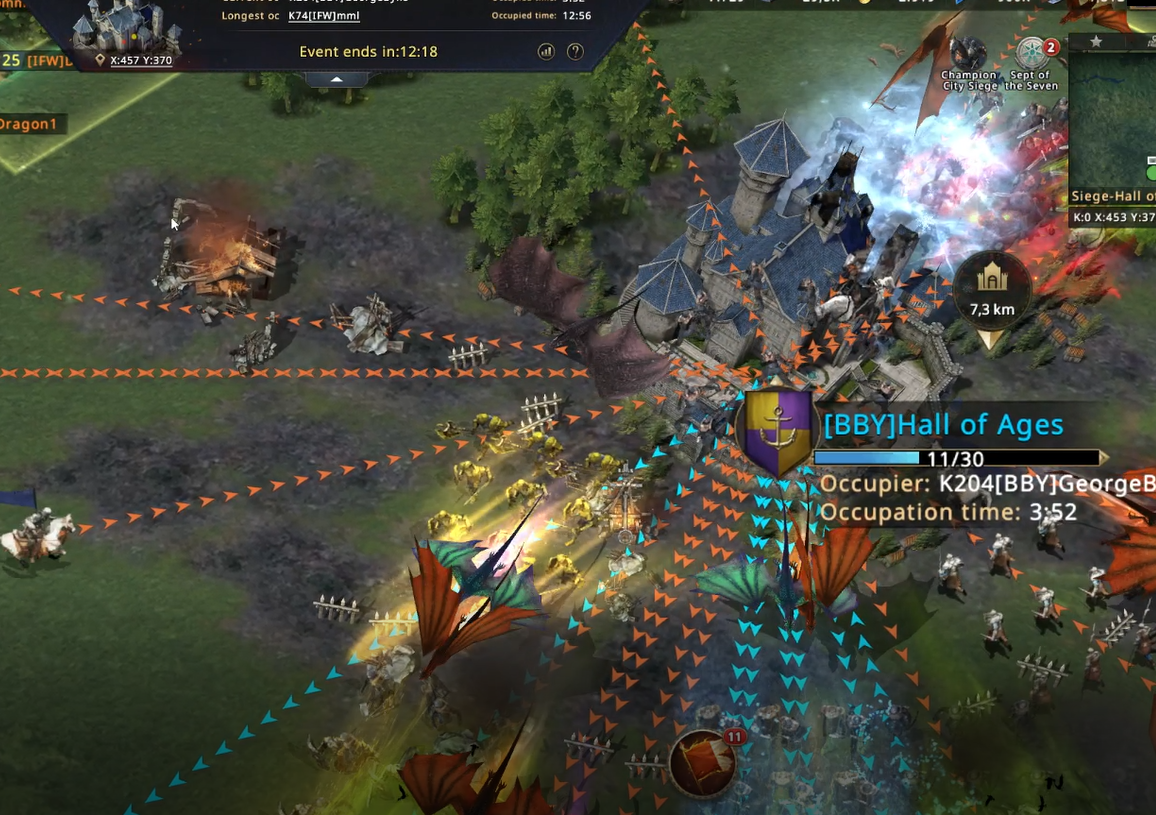Open the red war flag rally icon
Viewport: 1156px width, 815px height.
coord(704,763)
